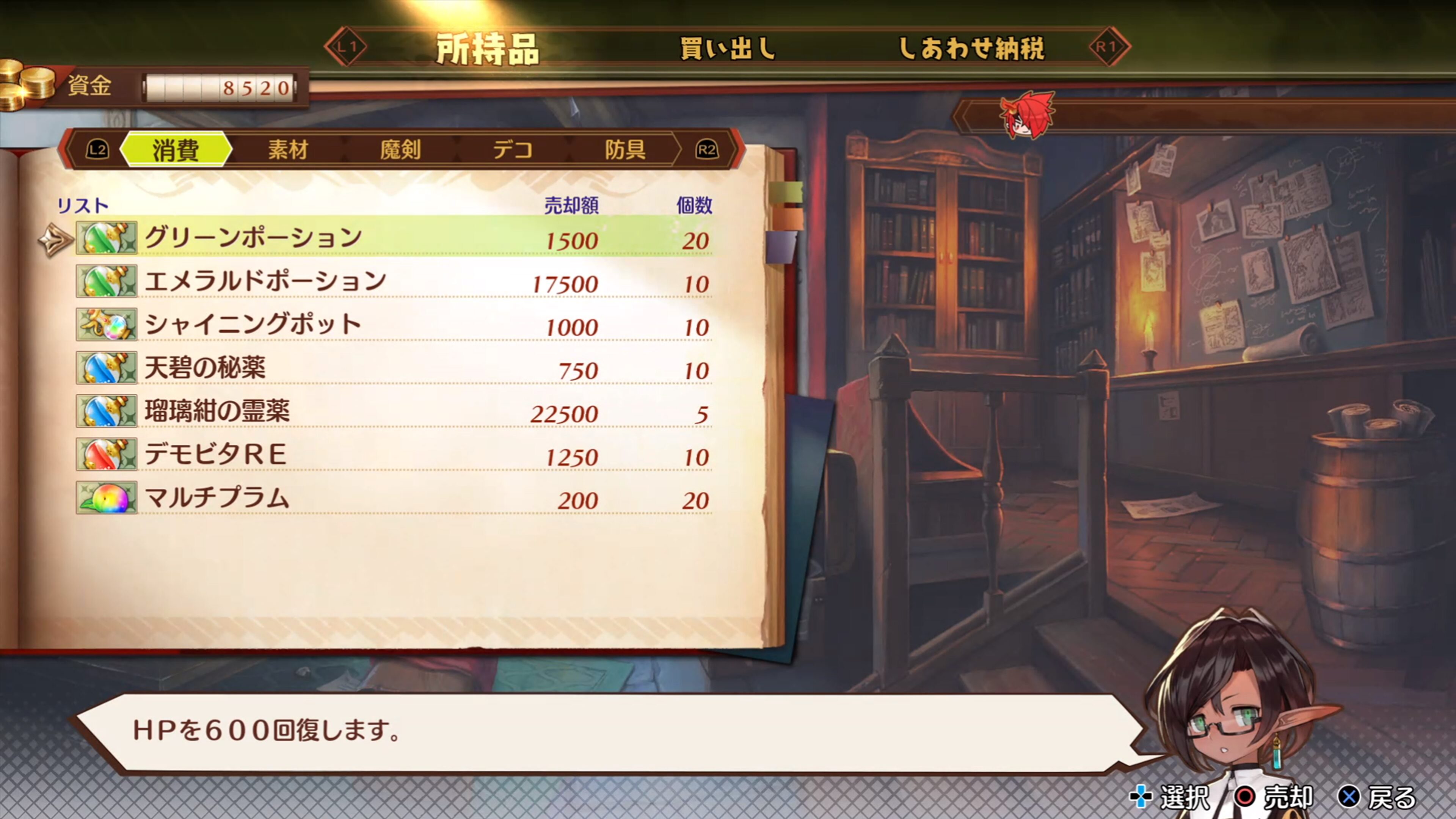Switch to the 買い出し tab
Image resolution: width=1456 pixels, height=819 pixels.
[x=728, y=49]
